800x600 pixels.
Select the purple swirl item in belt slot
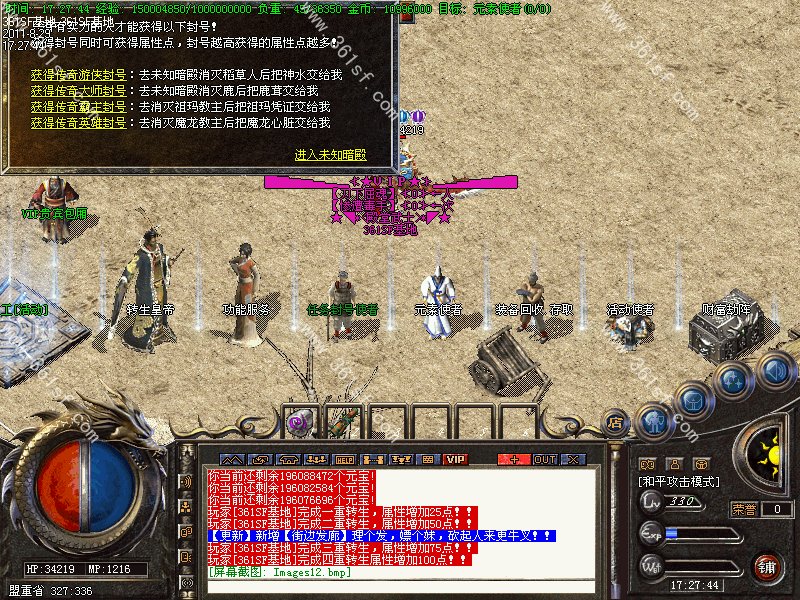tap(297, 424)
